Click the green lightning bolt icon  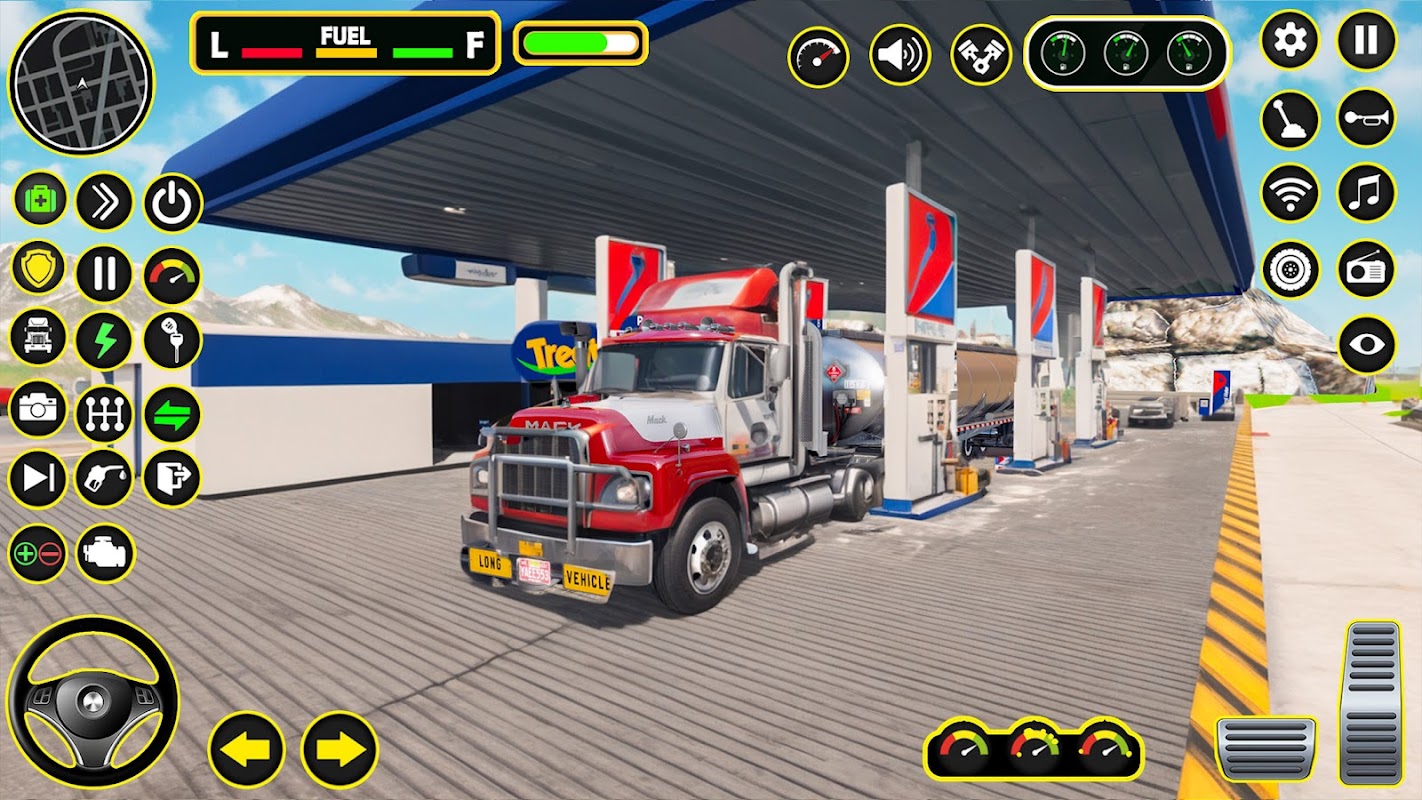click(104, 340)
